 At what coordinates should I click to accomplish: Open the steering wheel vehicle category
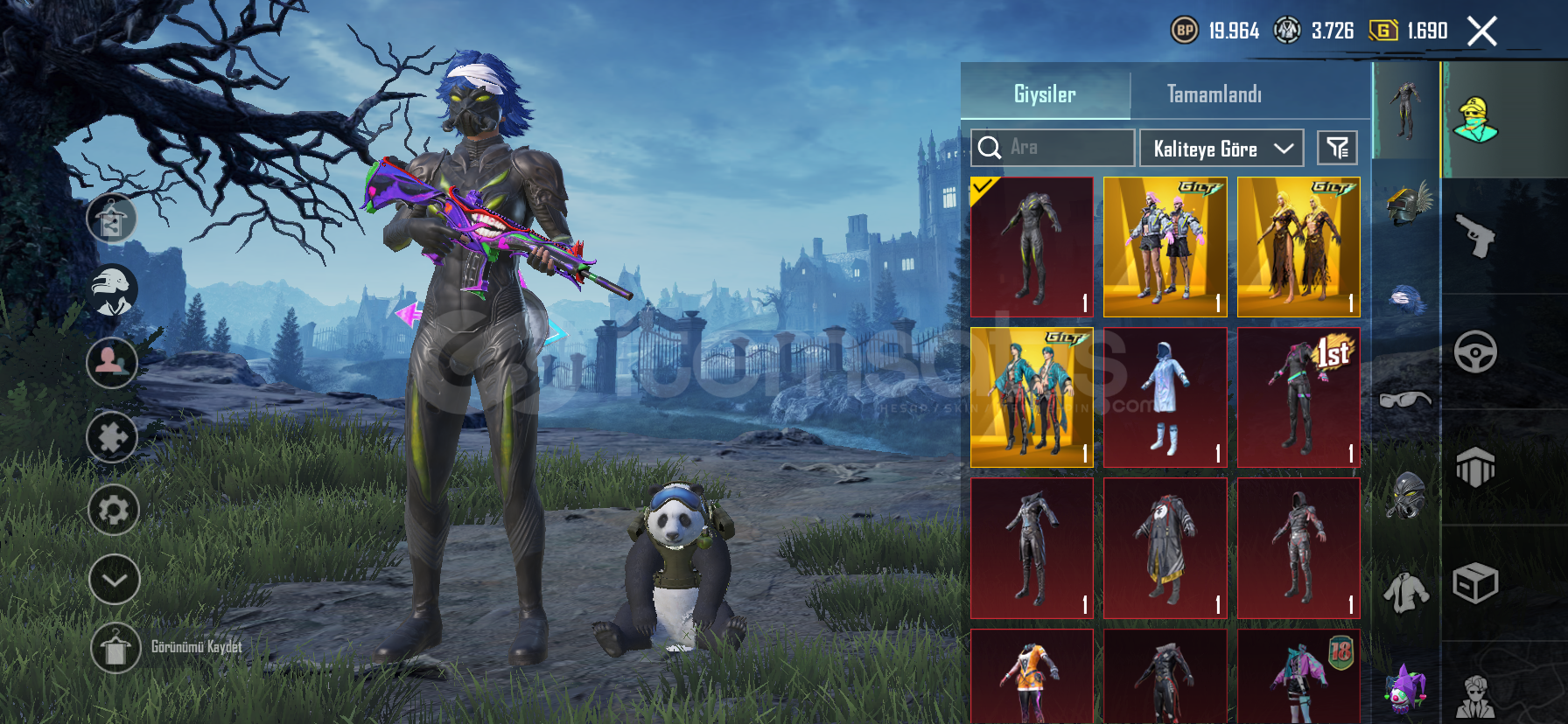1475,352
